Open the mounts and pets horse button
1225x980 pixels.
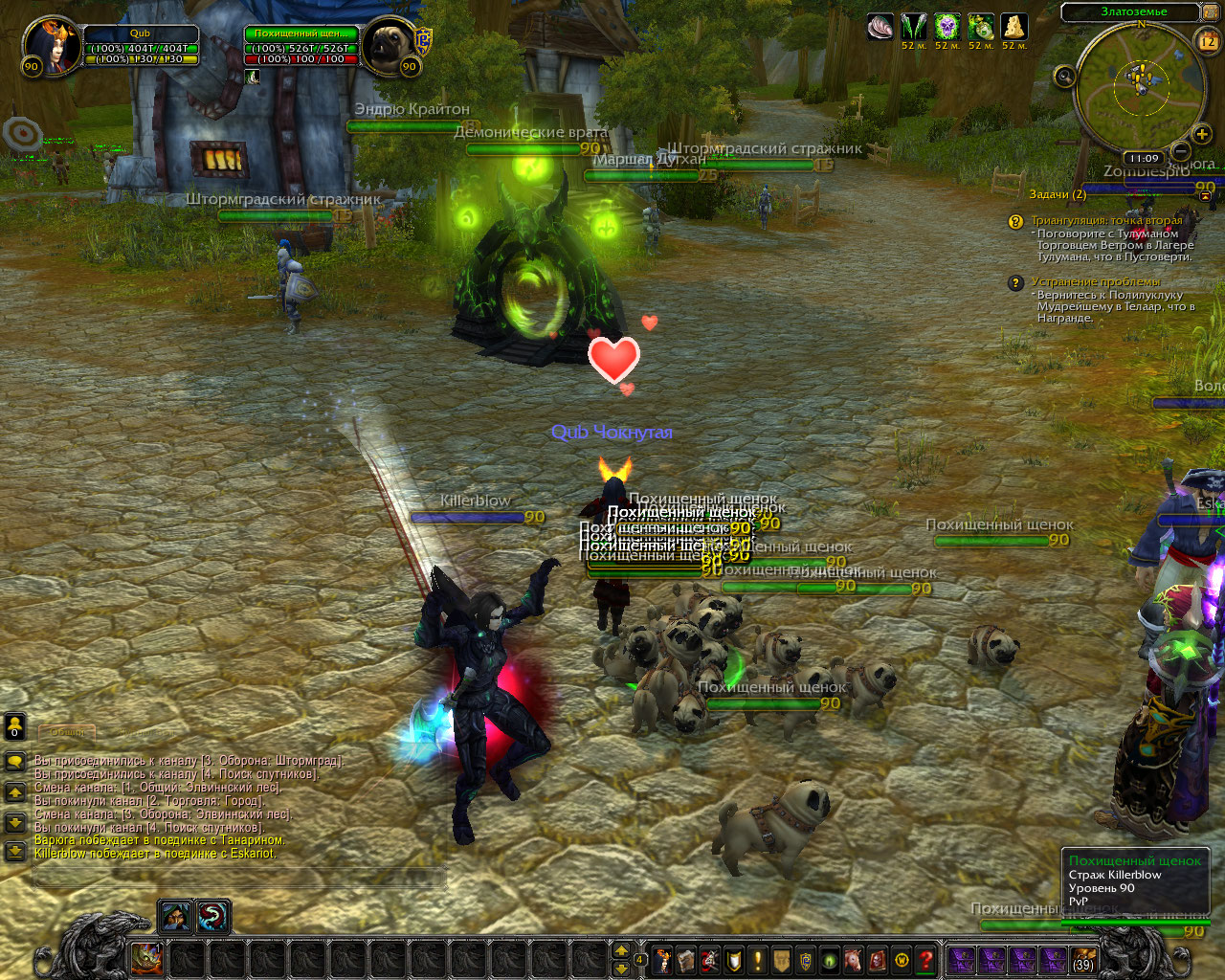854,960
